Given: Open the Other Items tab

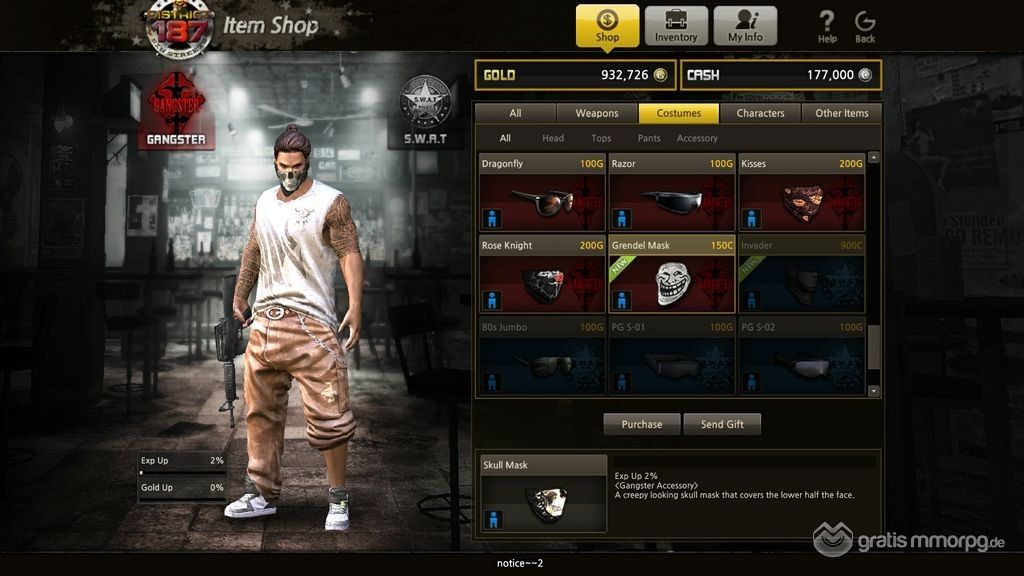Looking at the screenshot, I should 842,113.
